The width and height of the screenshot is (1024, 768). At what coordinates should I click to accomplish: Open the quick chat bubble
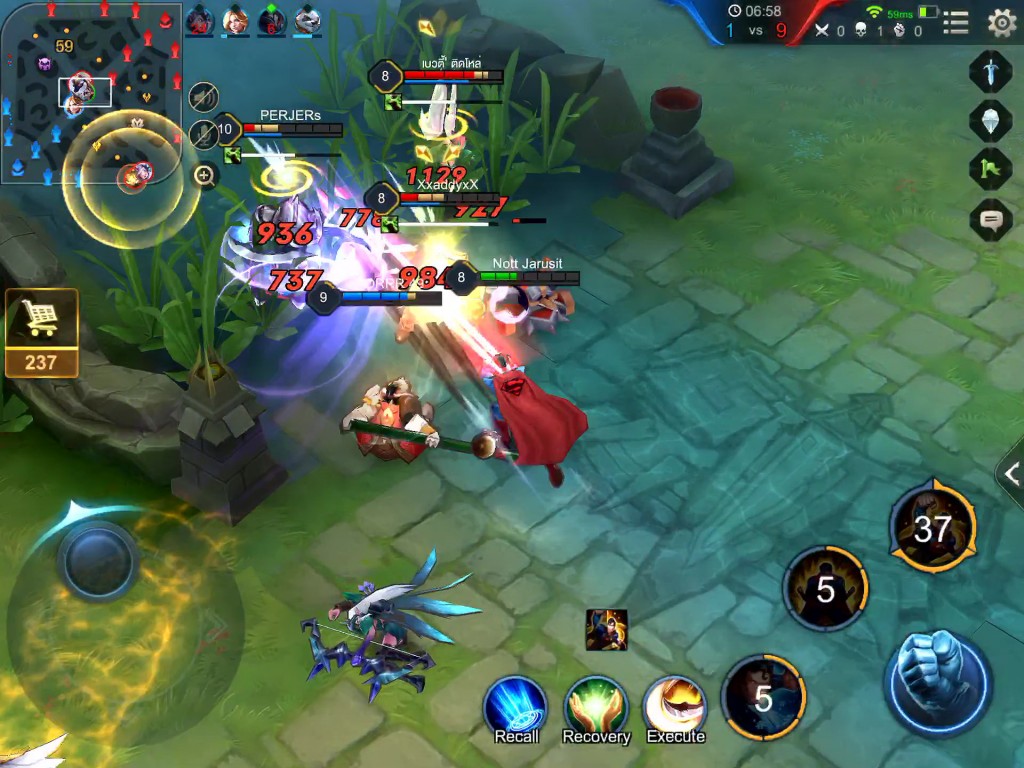click(x=990, y=219)
